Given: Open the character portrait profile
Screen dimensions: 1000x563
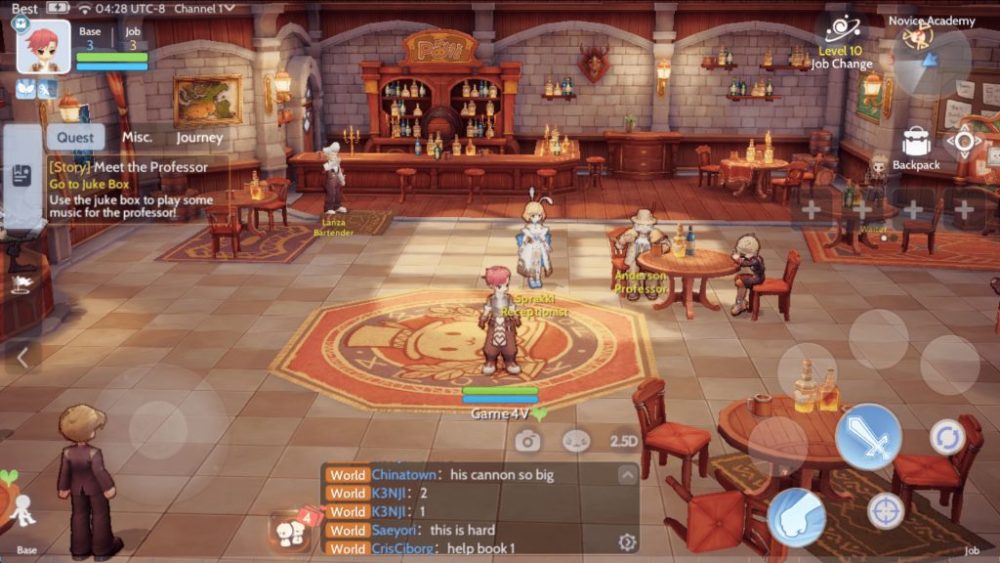Looking at the screenshot, I should tap(44, 46).
